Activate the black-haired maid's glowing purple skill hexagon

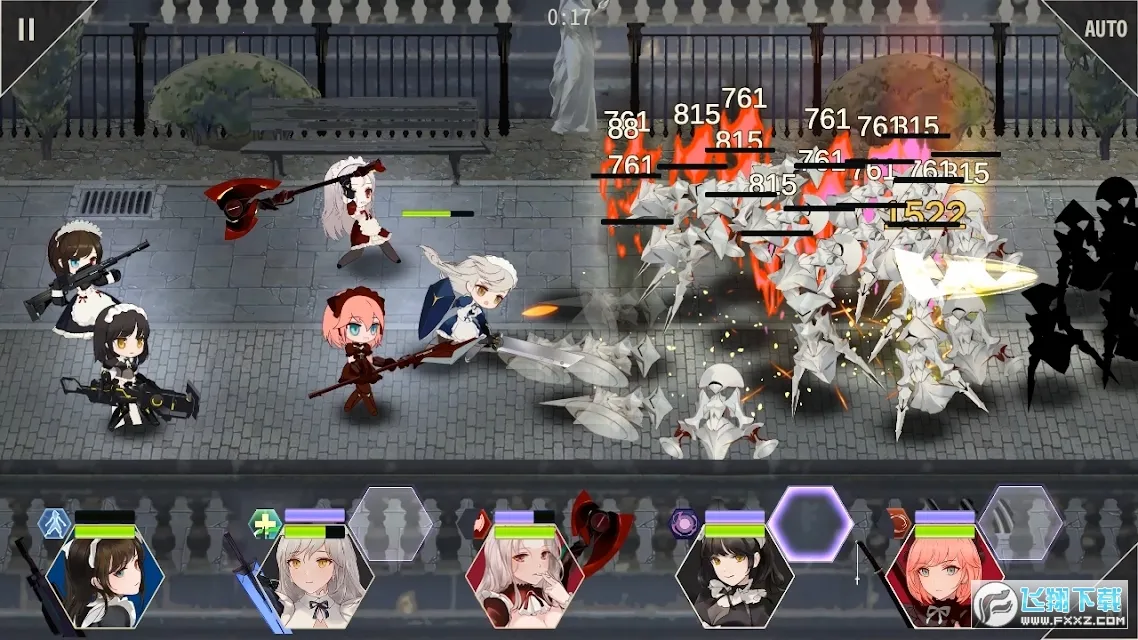tap(810, 524)
